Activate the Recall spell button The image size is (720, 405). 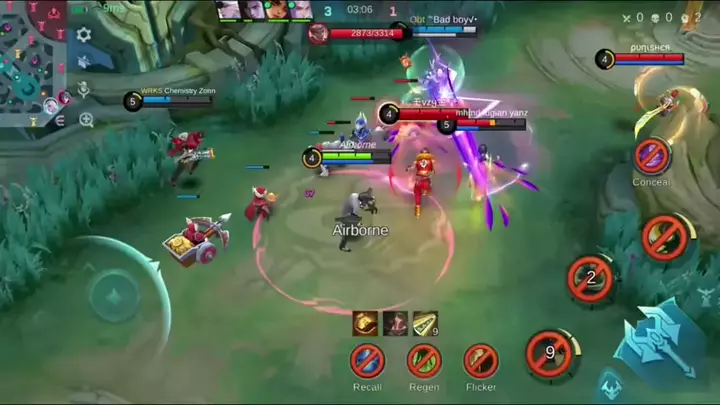(367, 360)
